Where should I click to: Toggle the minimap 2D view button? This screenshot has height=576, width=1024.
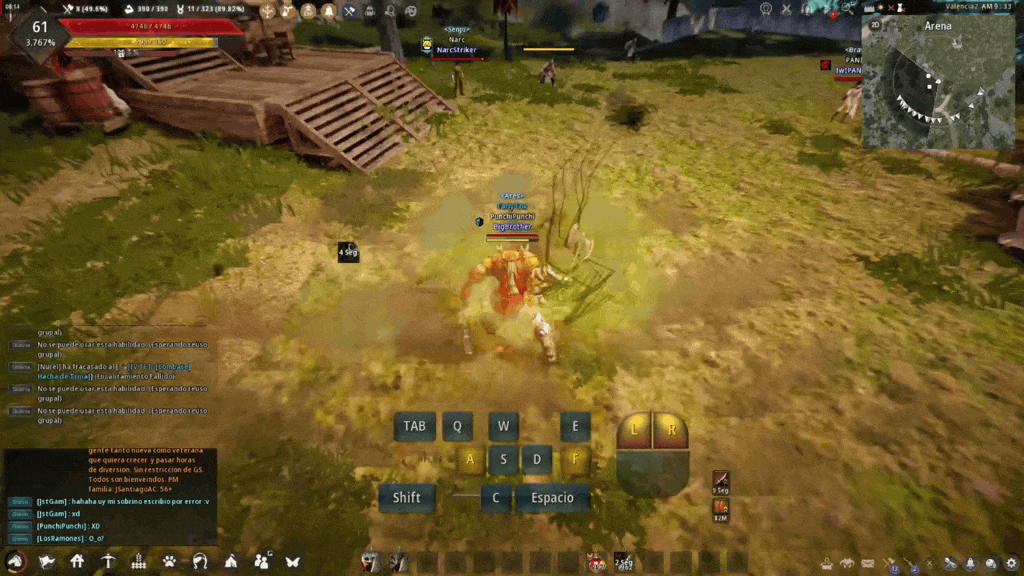pyautogui.click(x=875, y=25)
